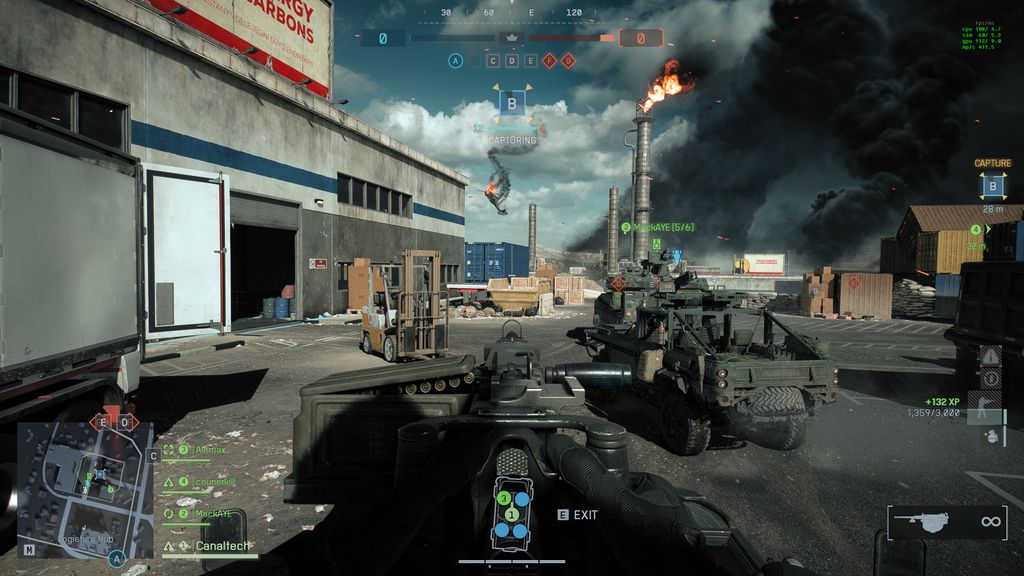The width and height of the screenshot is (1024, 576).
Task: Select the capturing B objective marker
Action: [x=512, y=105]
